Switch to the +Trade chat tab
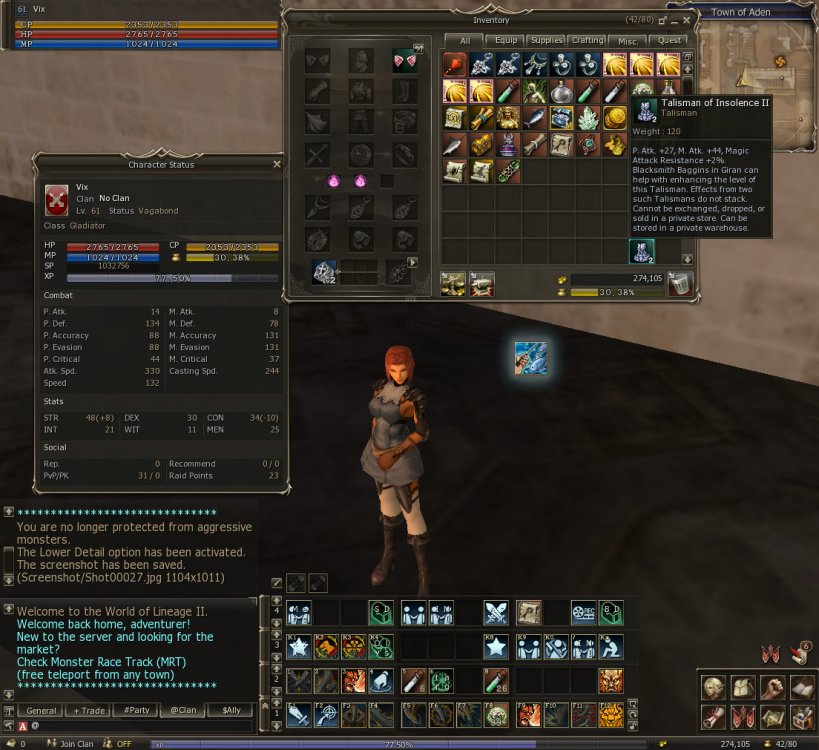This screenshot has height=750, width=819. pyautogui.click(x=87, y=710)
